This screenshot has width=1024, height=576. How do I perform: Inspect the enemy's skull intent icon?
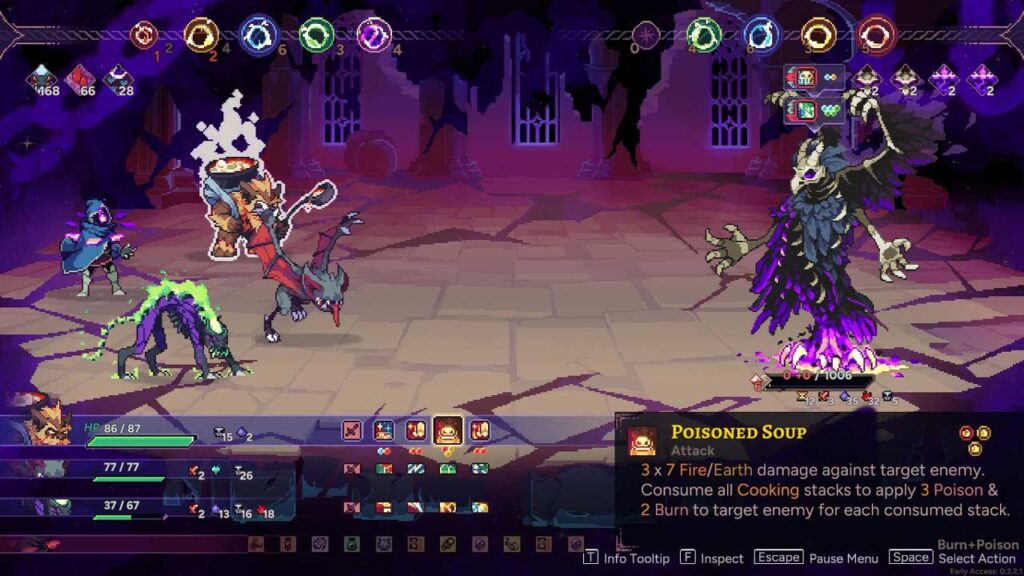click(x=804, y=77)
